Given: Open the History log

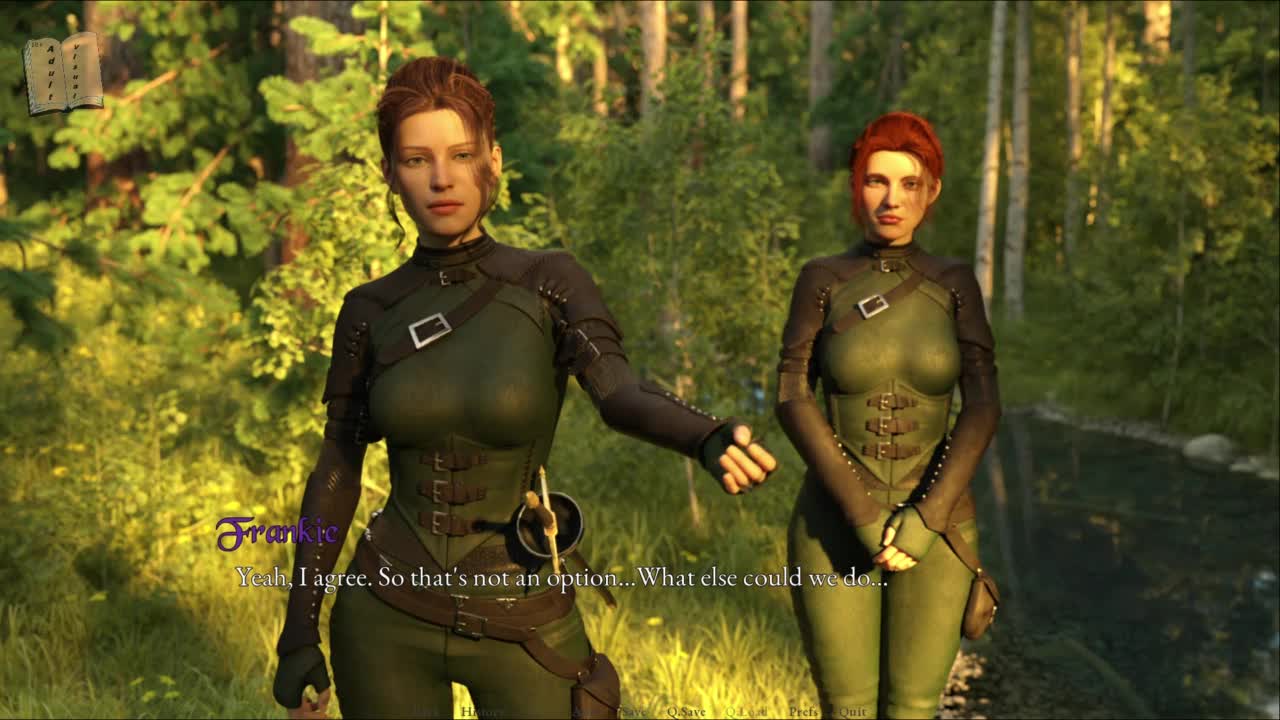Looking at the screenshot, I should [x=482, y=712].
